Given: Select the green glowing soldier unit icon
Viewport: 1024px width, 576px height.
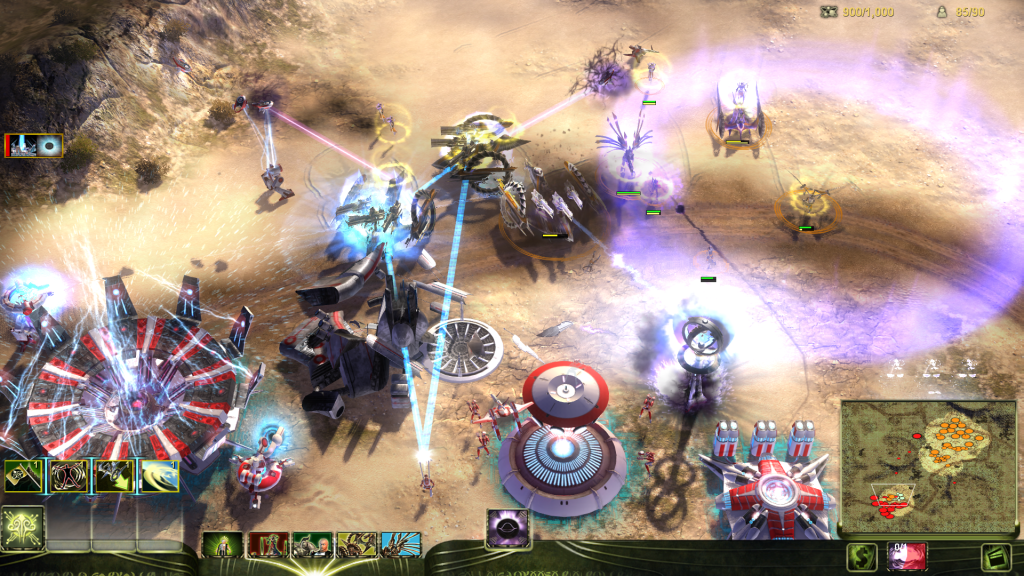Looking at the screenshot, I should click(x=222, y=545).
